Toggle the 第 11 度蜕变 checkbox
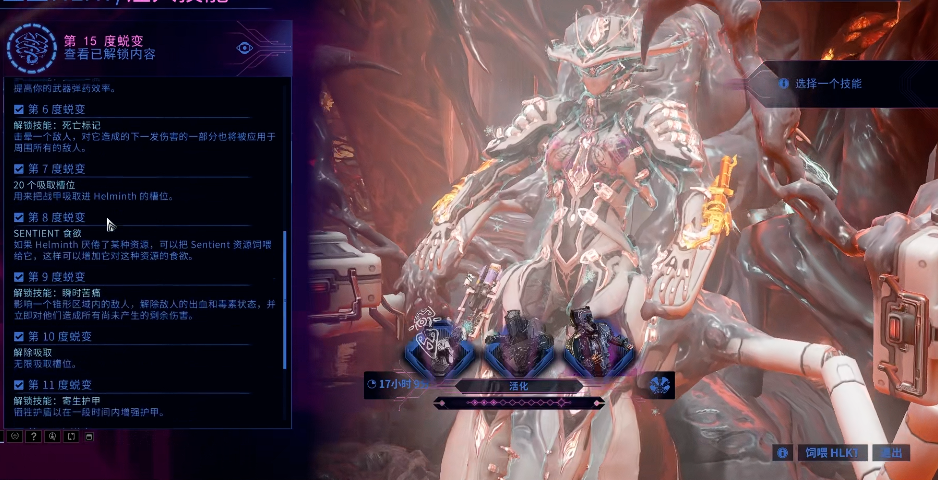The image size is (938, 480). pos(19,384)
